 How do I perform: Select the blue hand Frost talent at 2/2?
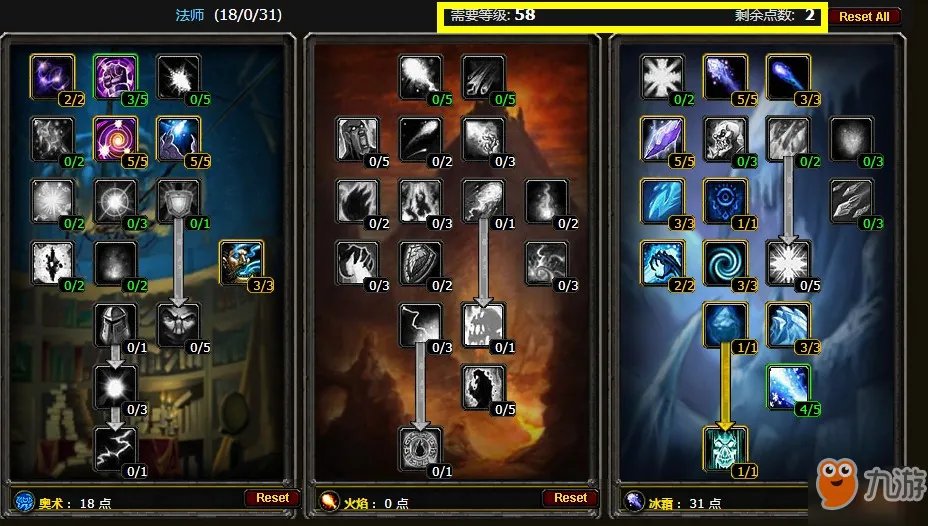click(662, 262)
